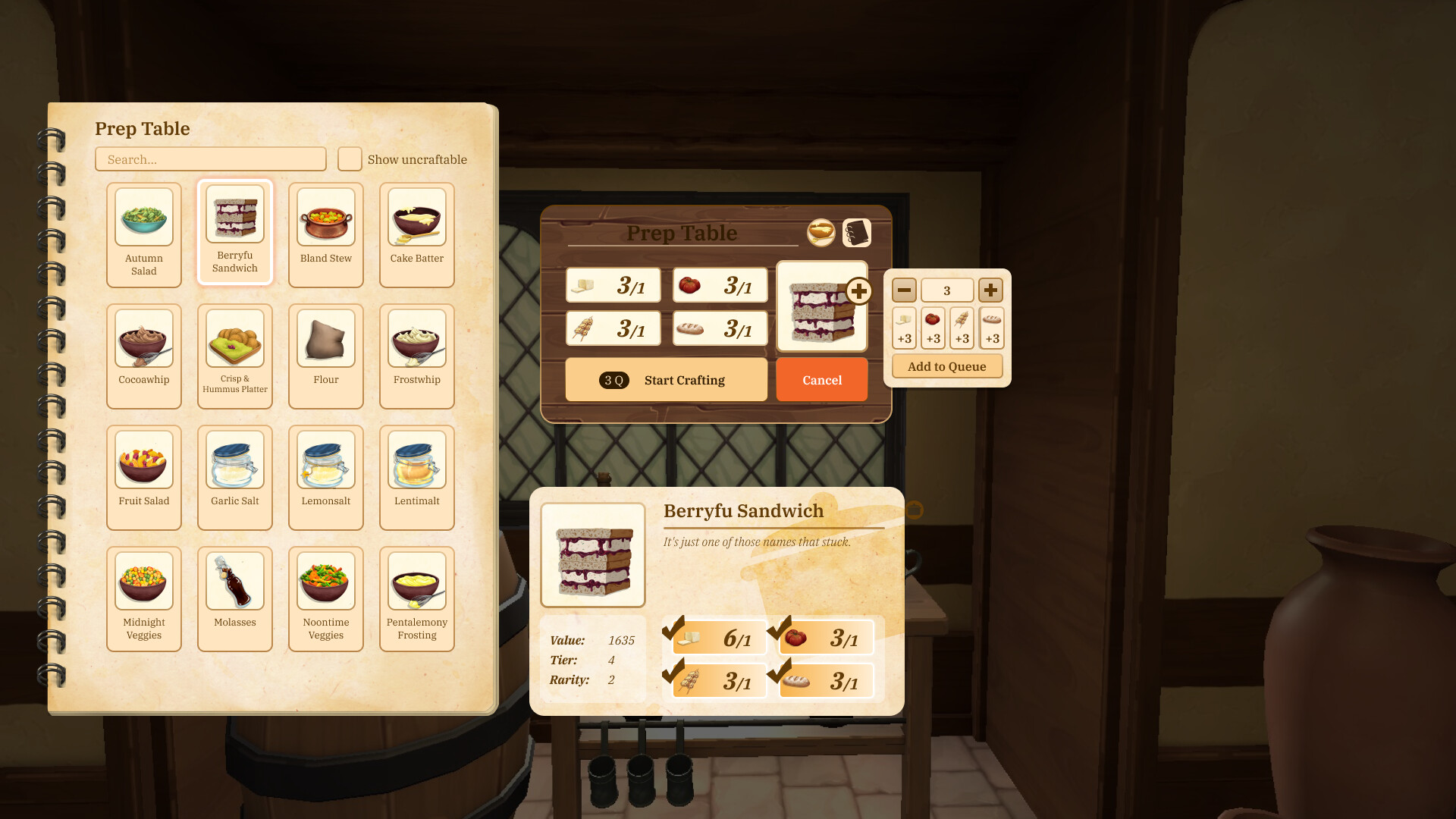Toggle the tofu ingredient checkmark

tap(673, 630)
